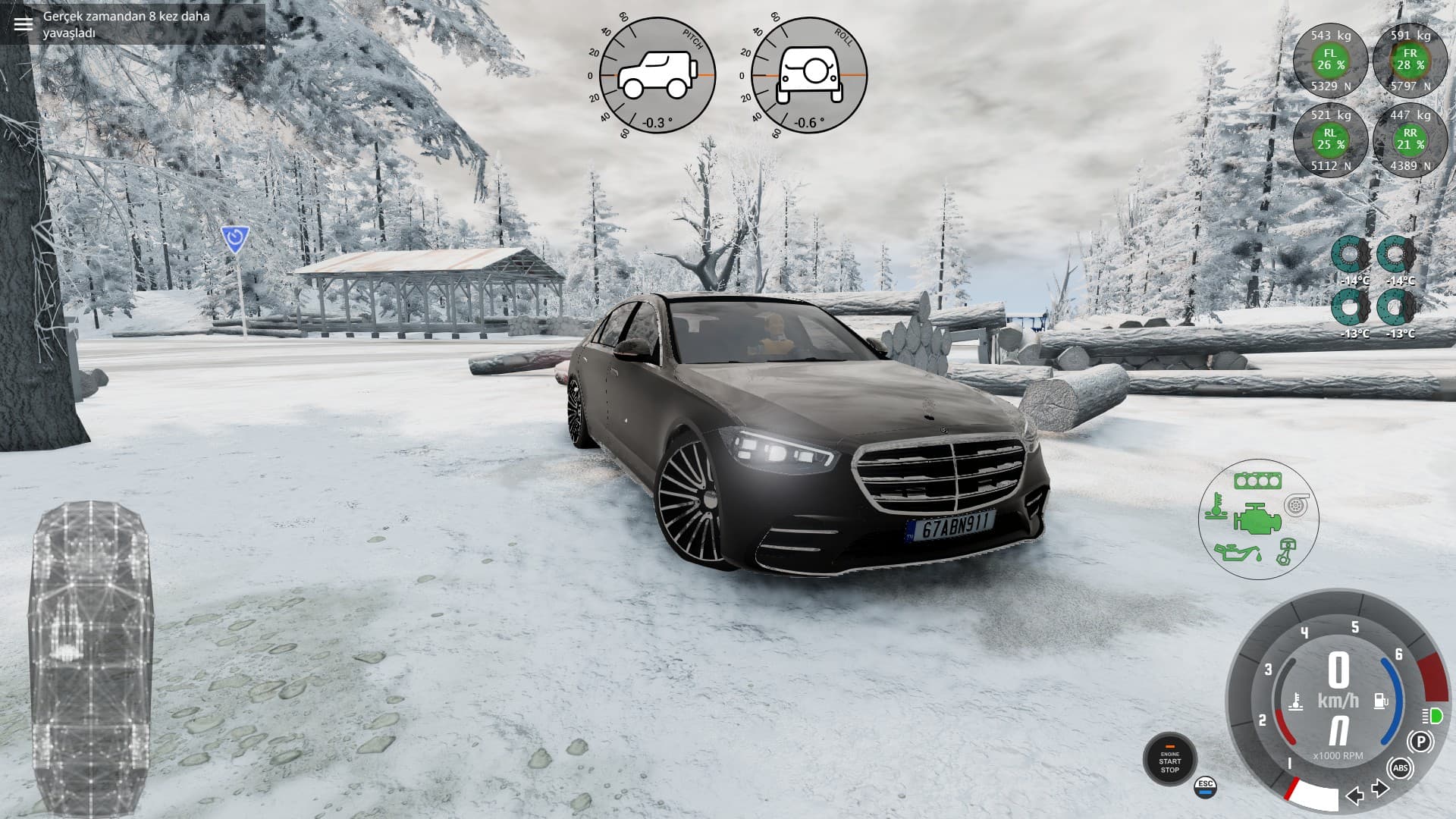Select the rear-right wheel load gauge
Screen dimensions: 1456x819
click(x=1410, y=140)
